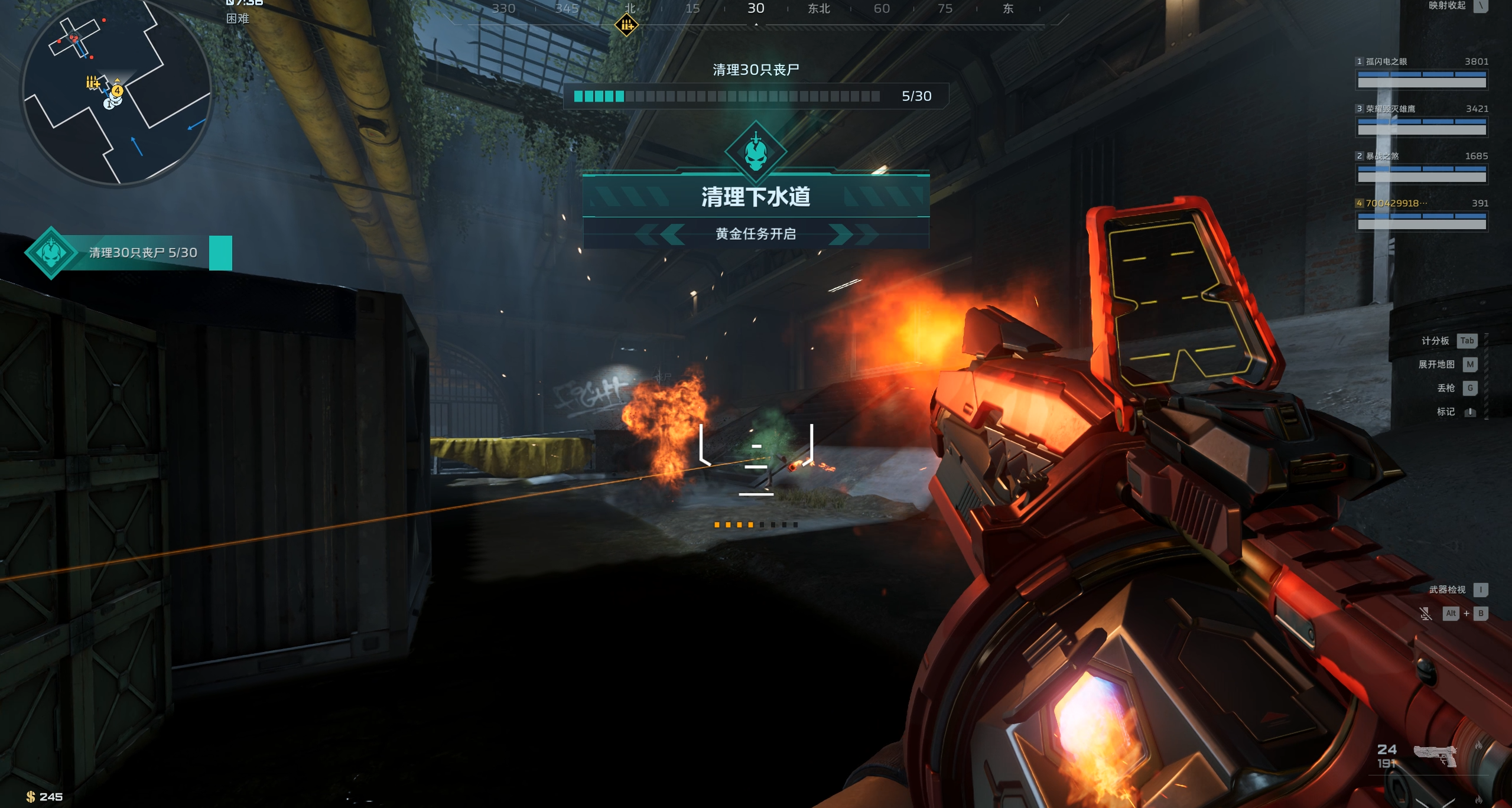Screen dimensions: 1512x808
Task: Select the zombie-clearing objective tracker on the left
Action: (128, 253)
